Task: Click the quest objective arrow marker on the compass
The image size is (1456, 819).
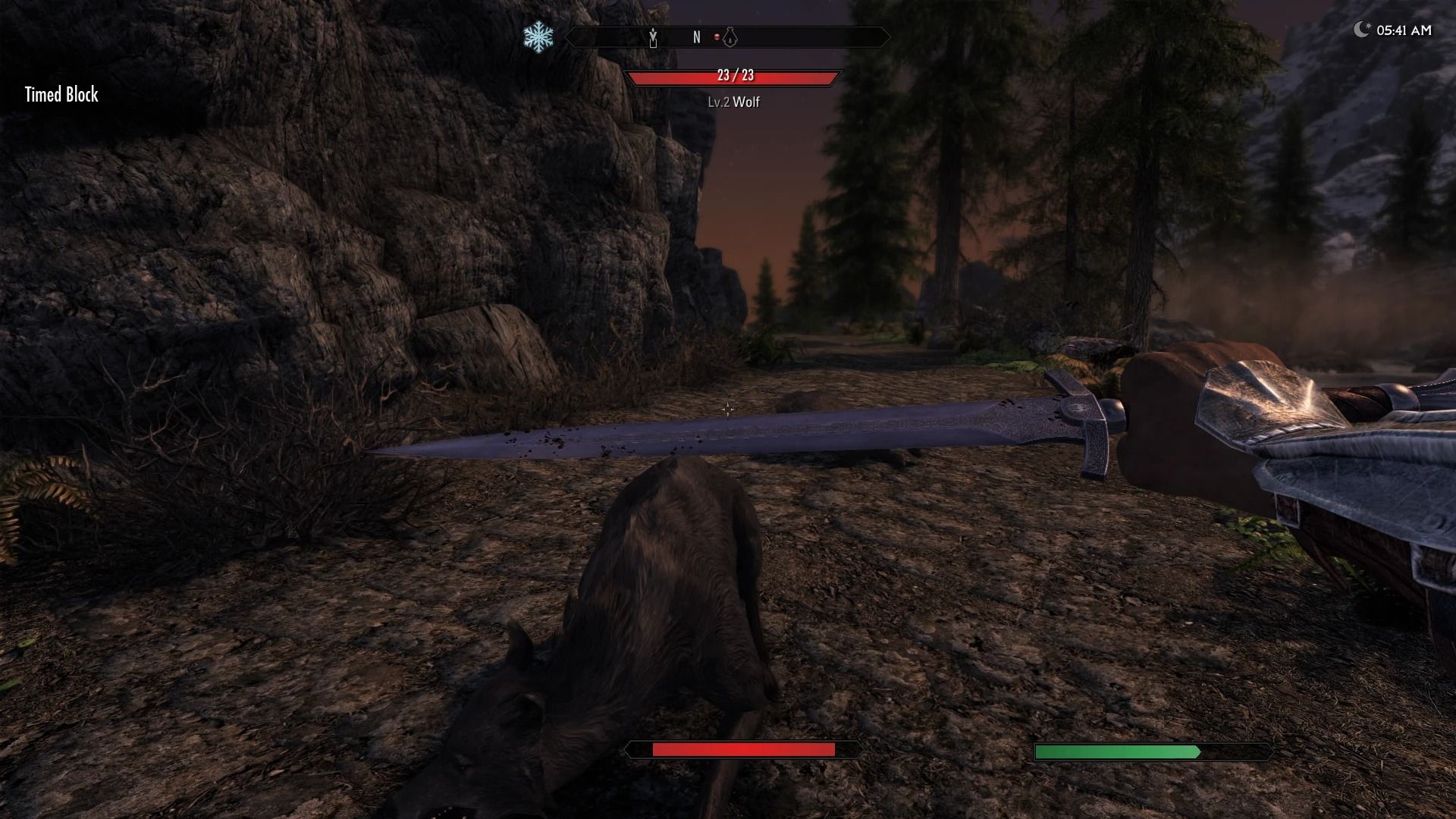Action: [654, 38]
